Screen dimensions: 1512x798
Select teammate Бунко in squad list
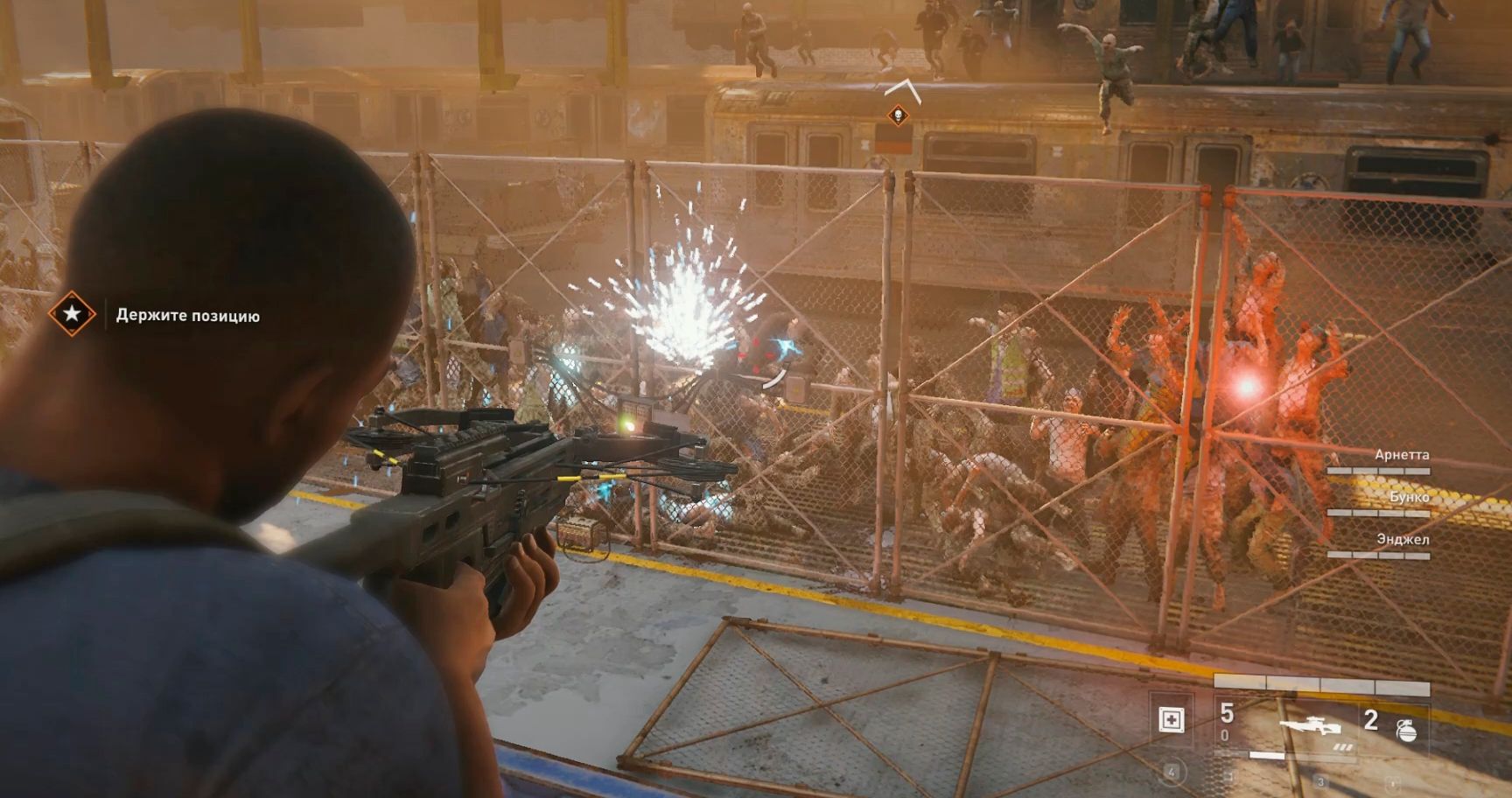(1409, 497)
